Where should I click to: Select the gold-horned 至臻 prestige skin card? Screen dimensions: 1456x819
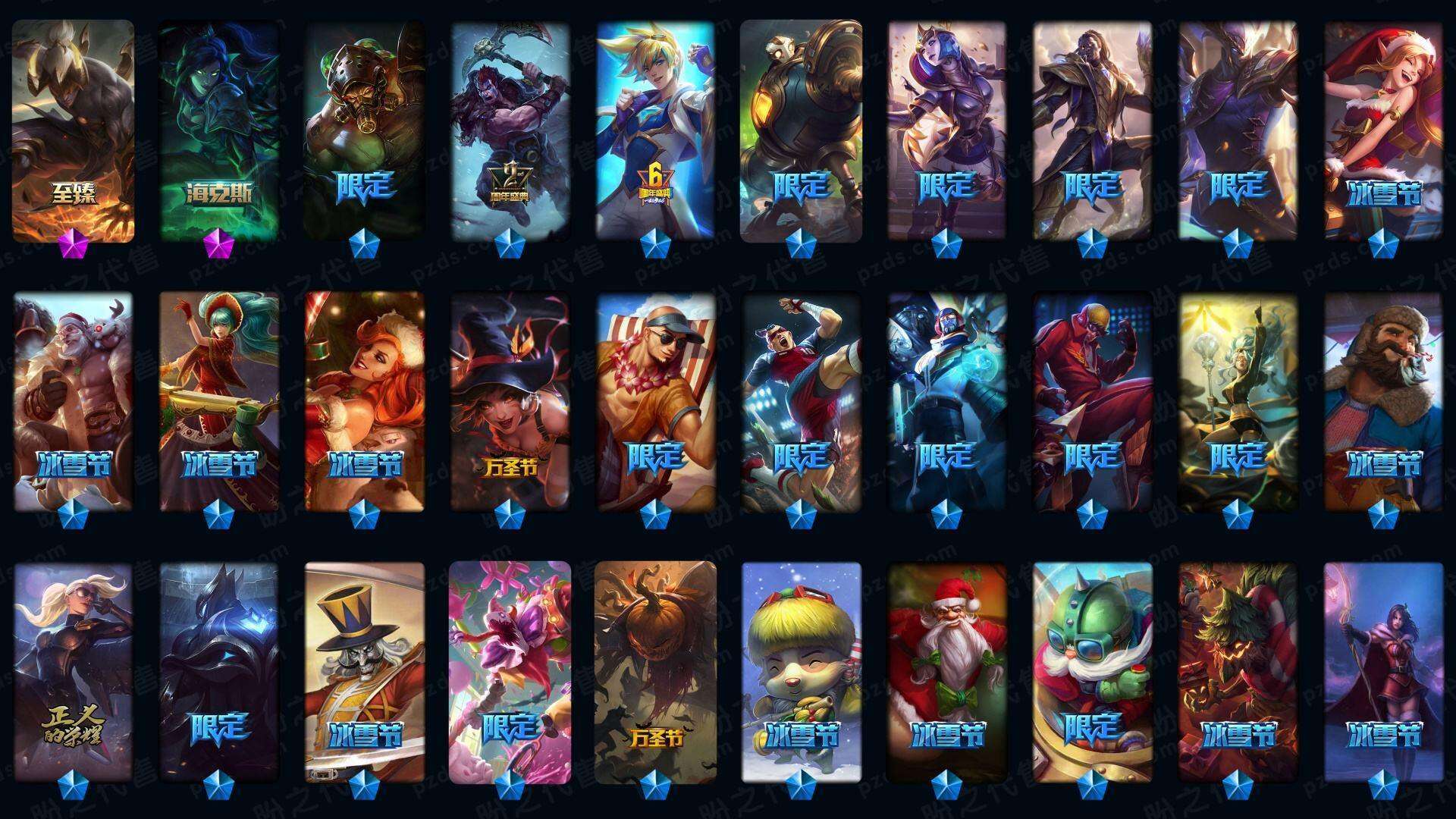tap(73, 130)
